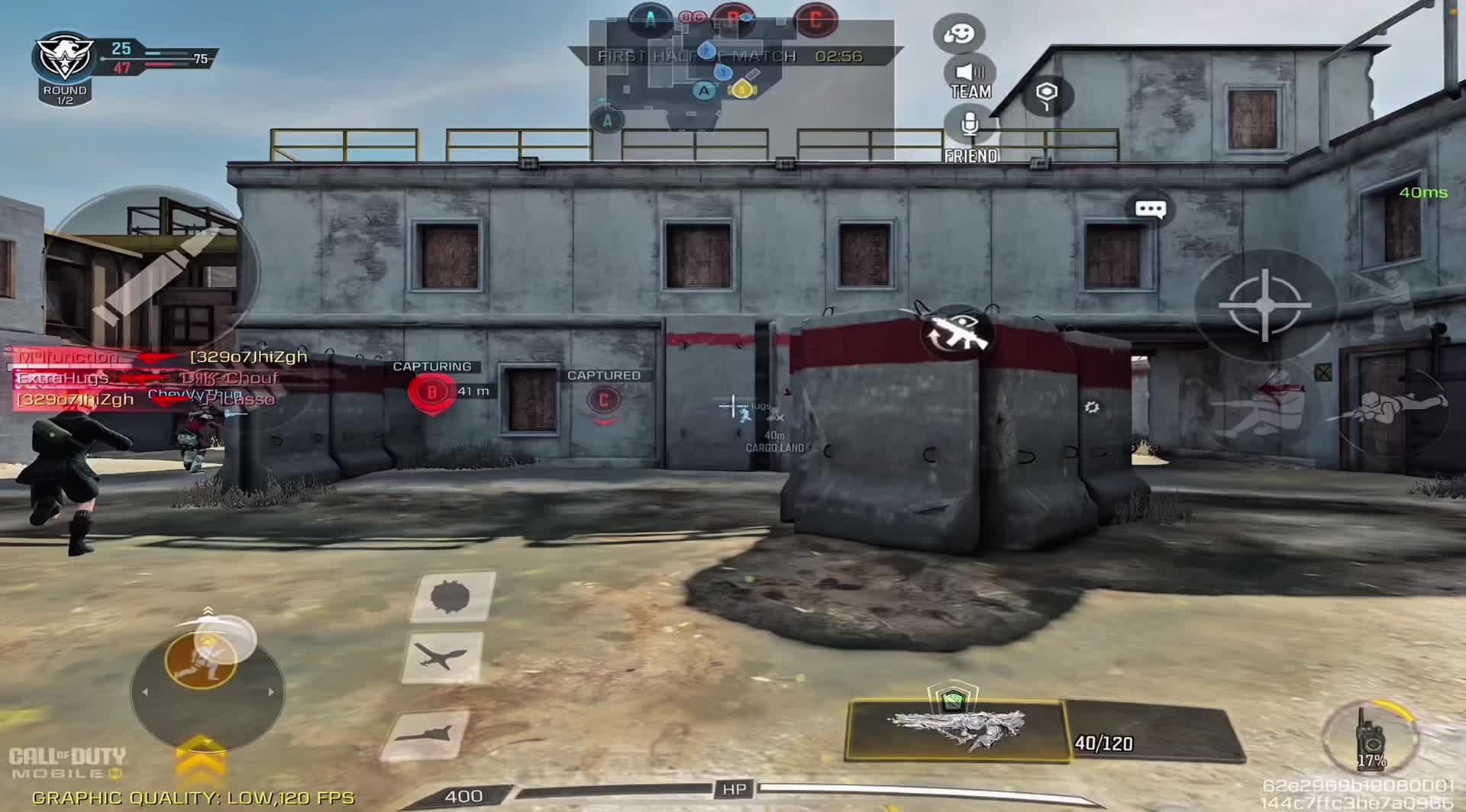Image resolution: width=1466 pixels, height=812 pixels.
Task: Tap the hexagon marker icon
Action: 1047,95
